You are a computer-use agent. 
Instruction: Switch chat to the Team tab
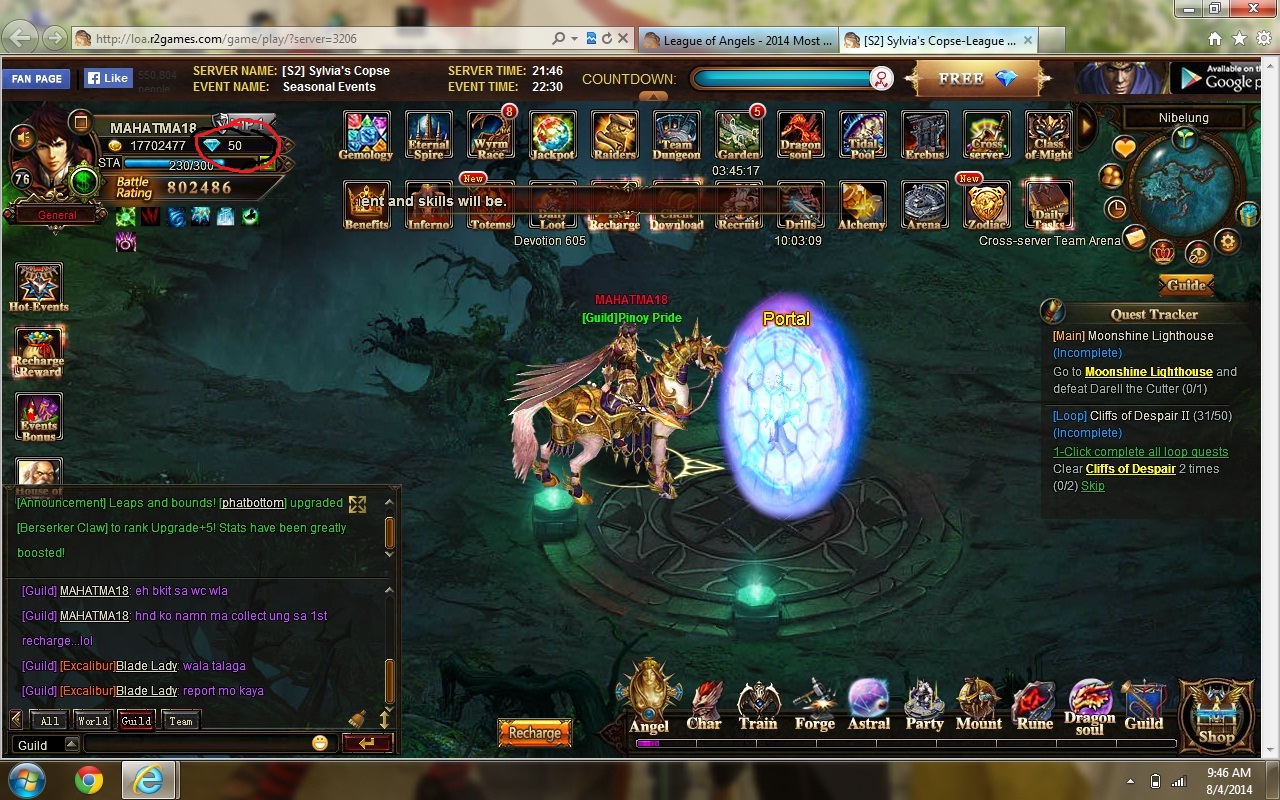[181, 720]
